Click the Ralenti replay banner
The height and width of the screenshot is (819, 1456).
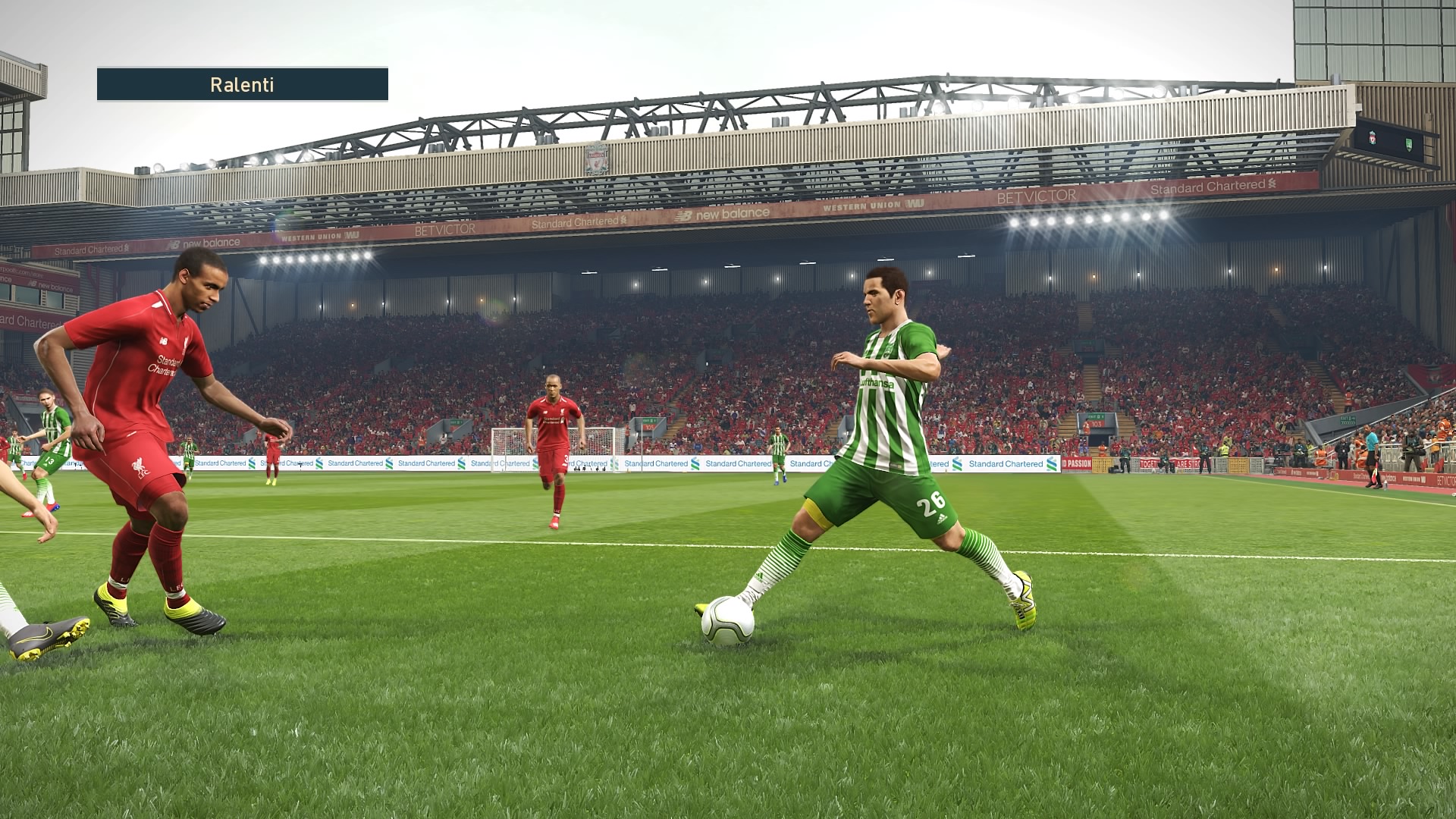242,84
